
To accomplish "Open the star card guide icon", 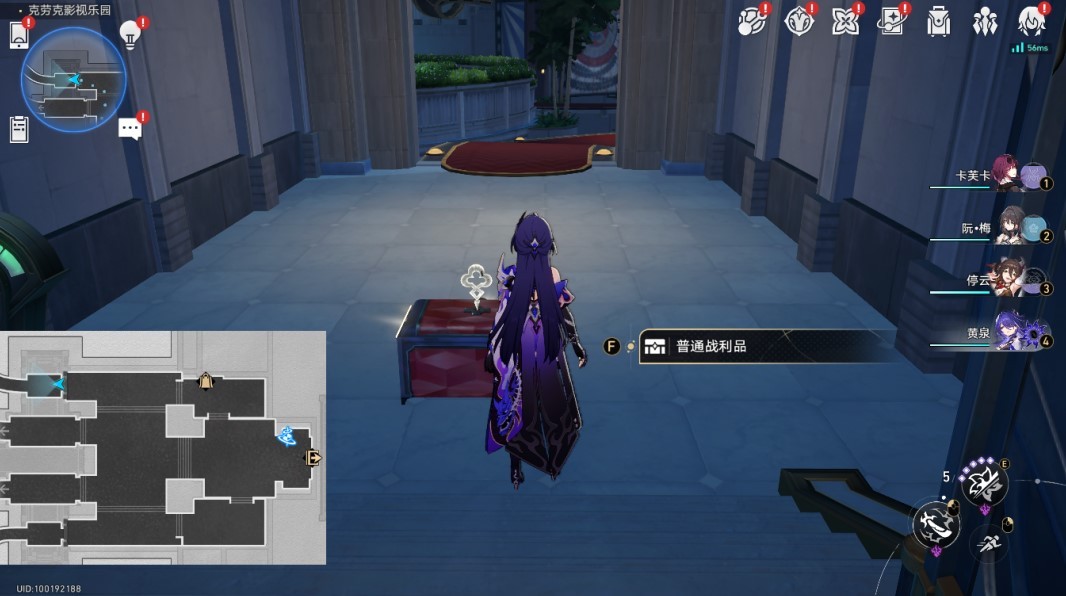I will pos(891,21).
